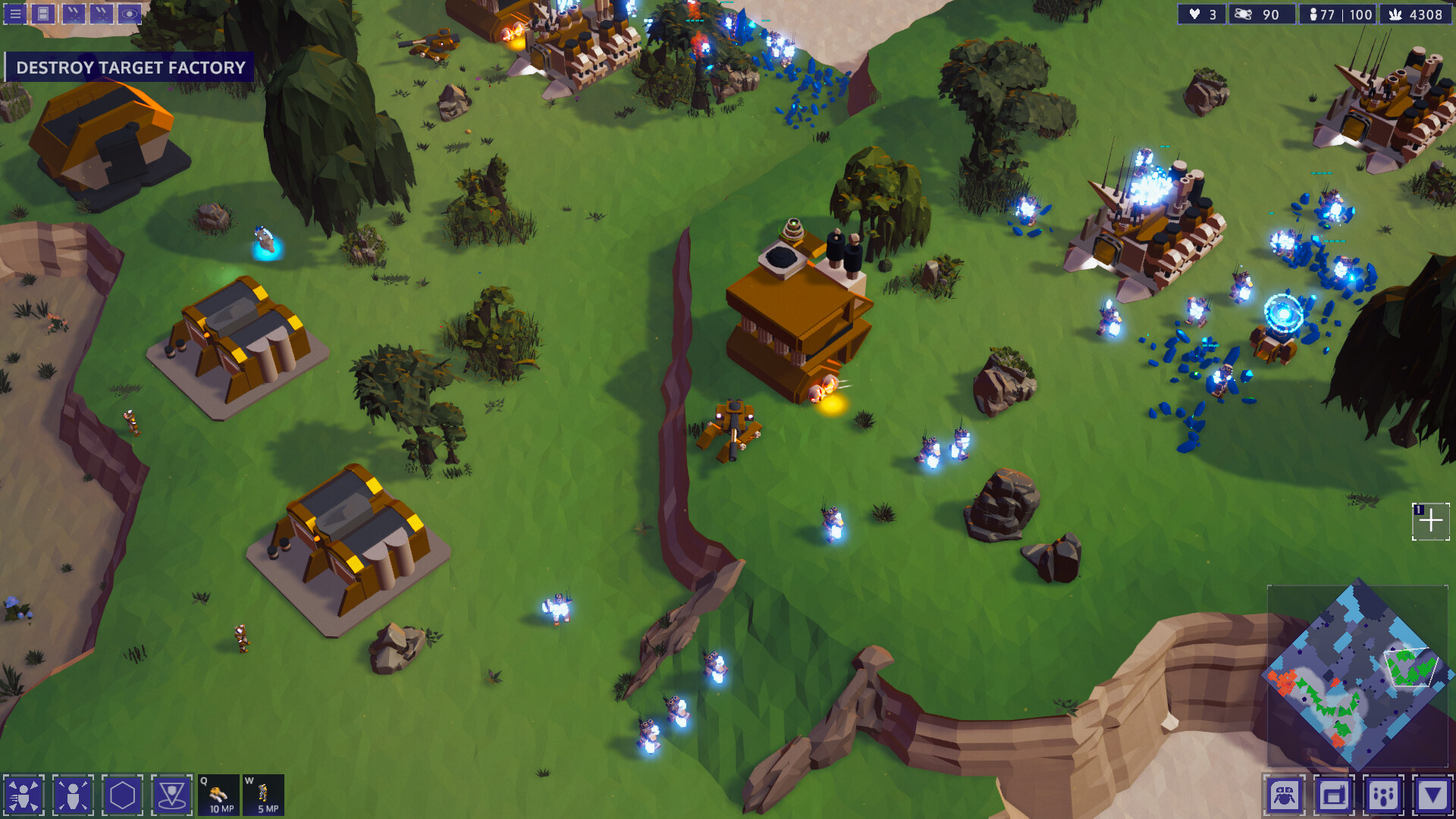Screen dimensions: 1456x819
Task: Click the shield beacon drop icon
Action: (x=174, y=795)
